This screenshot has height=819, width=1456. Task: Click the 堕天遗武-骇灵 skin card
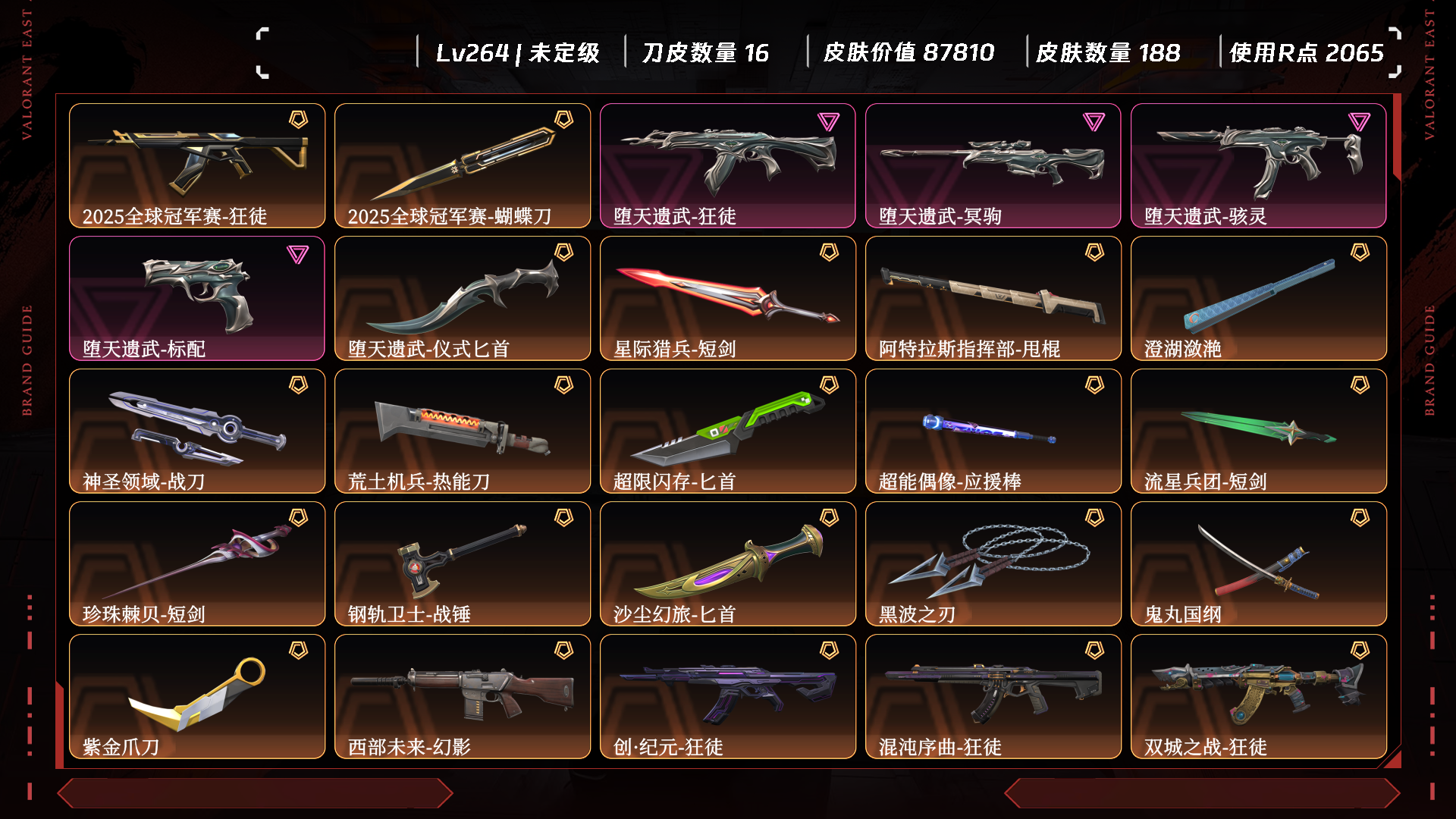click(1259, 165)
